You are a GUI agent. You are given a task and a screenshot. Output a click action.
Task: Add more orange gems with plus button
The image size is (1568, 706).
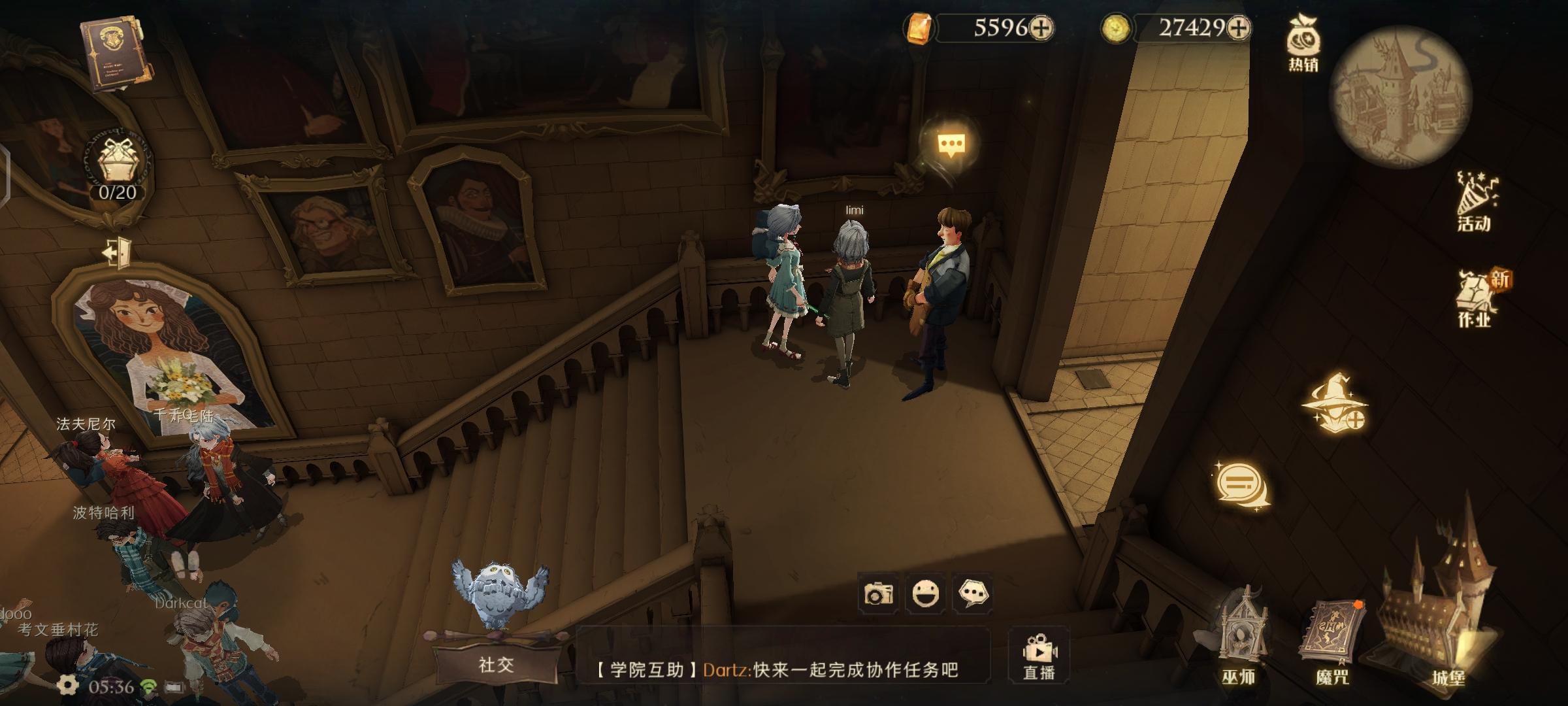(1041, 27)
